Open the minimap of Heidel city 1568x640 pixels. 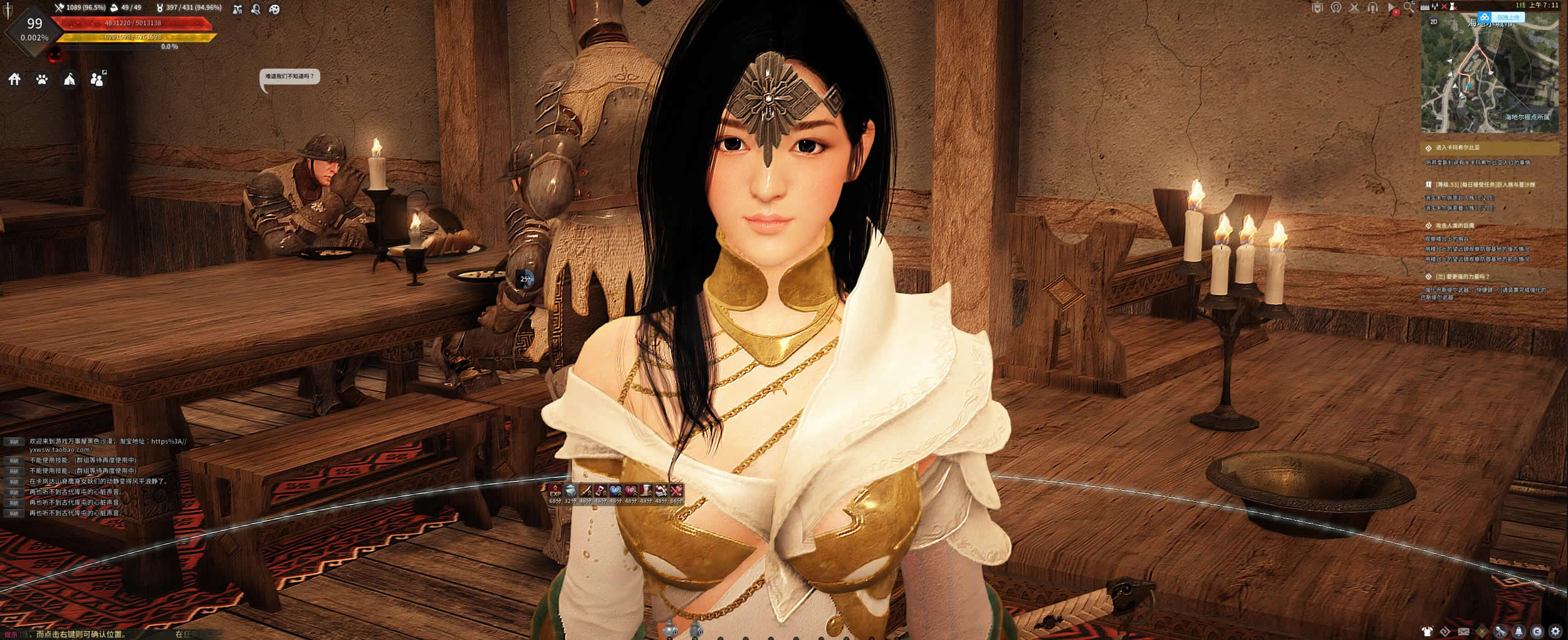click(1489, 75)
